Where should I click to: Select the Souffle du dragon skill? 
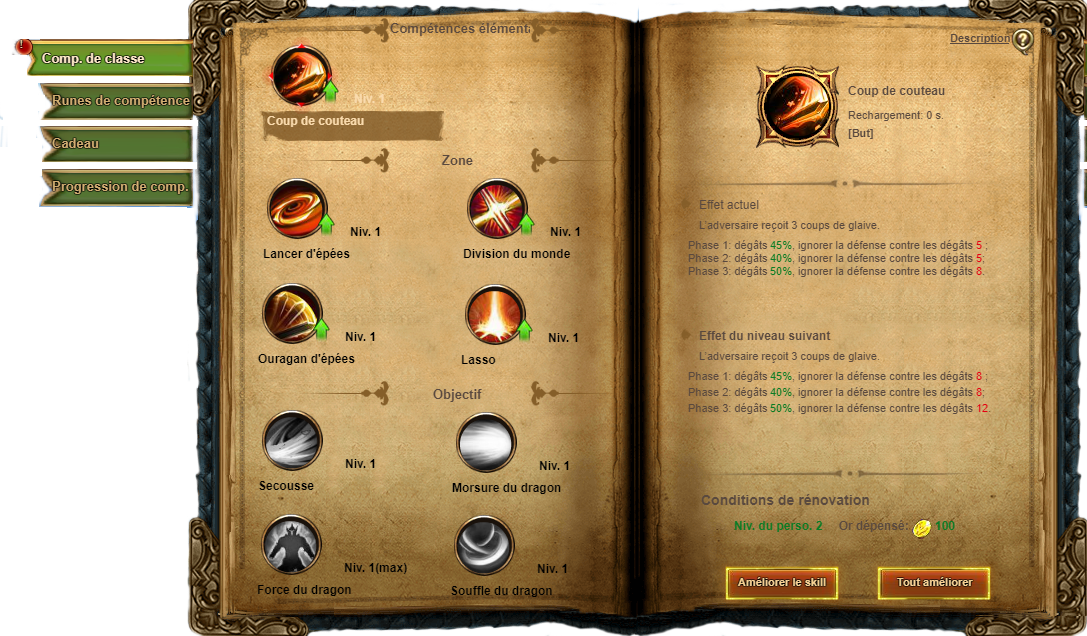click(485, 546)
